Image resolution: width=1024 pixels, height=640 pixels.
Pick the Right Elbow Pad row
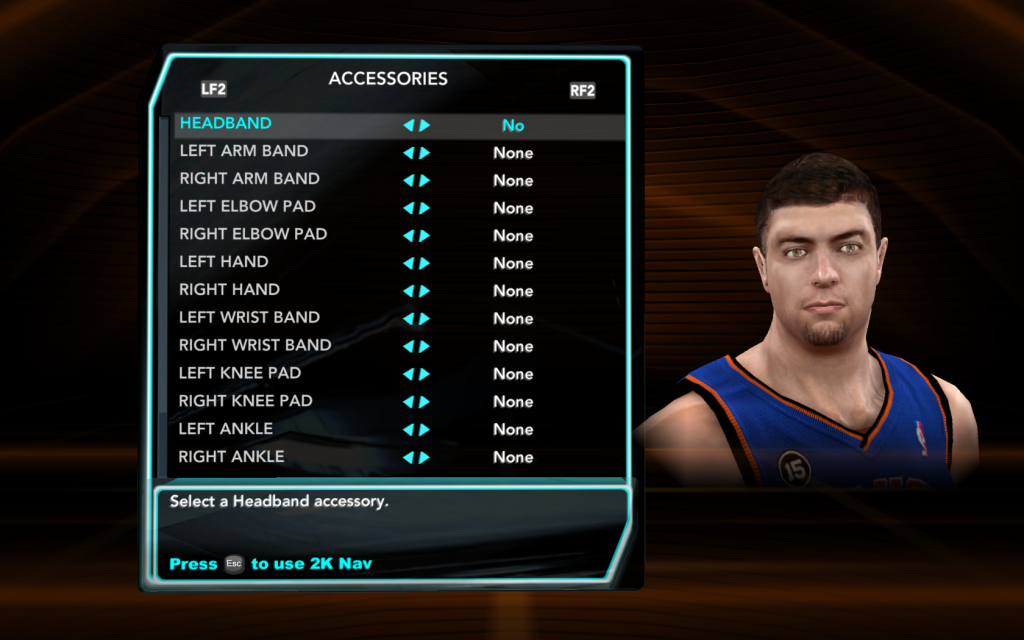point(254,235)
